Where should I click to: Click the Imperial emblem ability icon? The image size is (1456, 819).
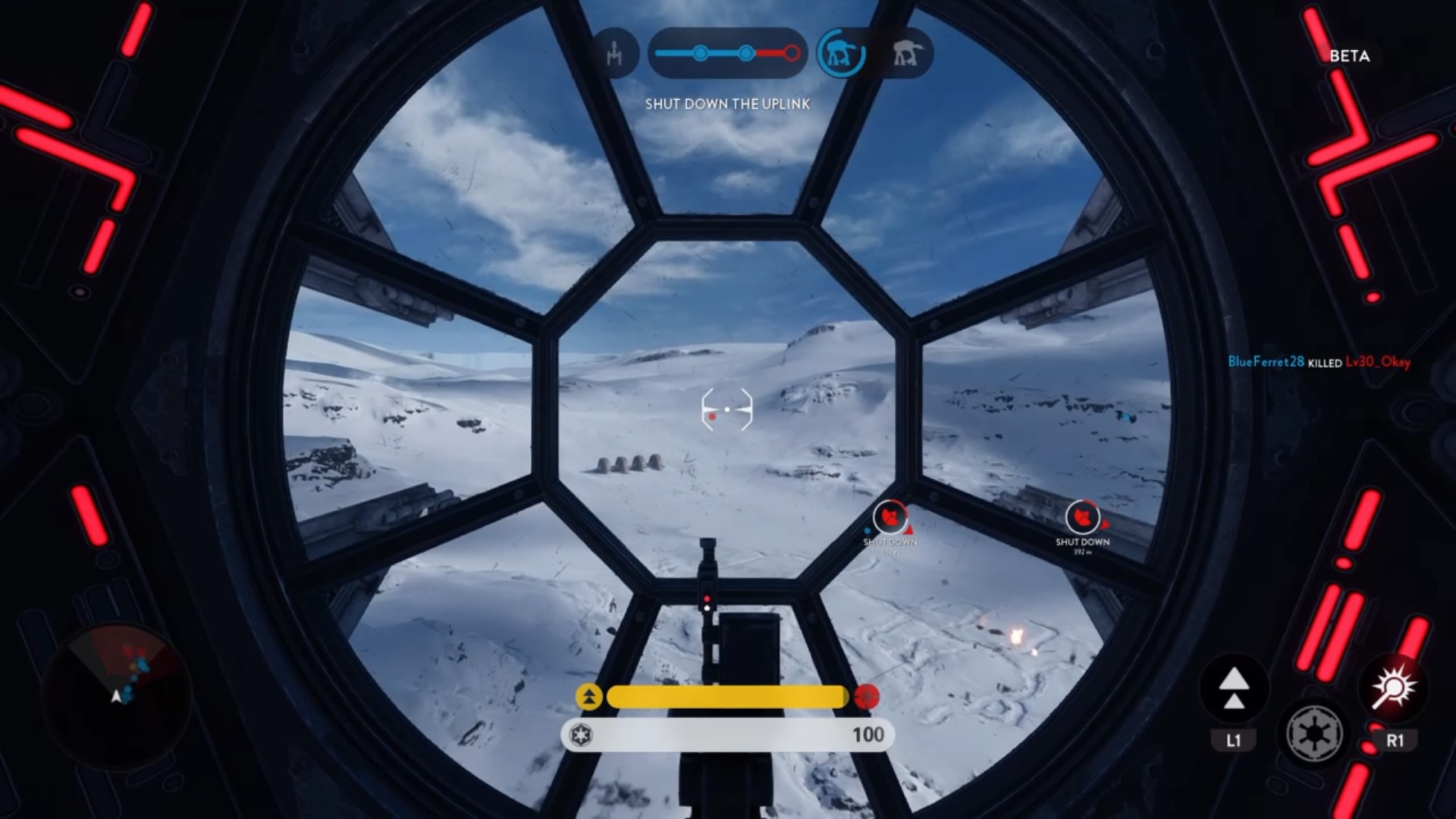pos(1314,733)
